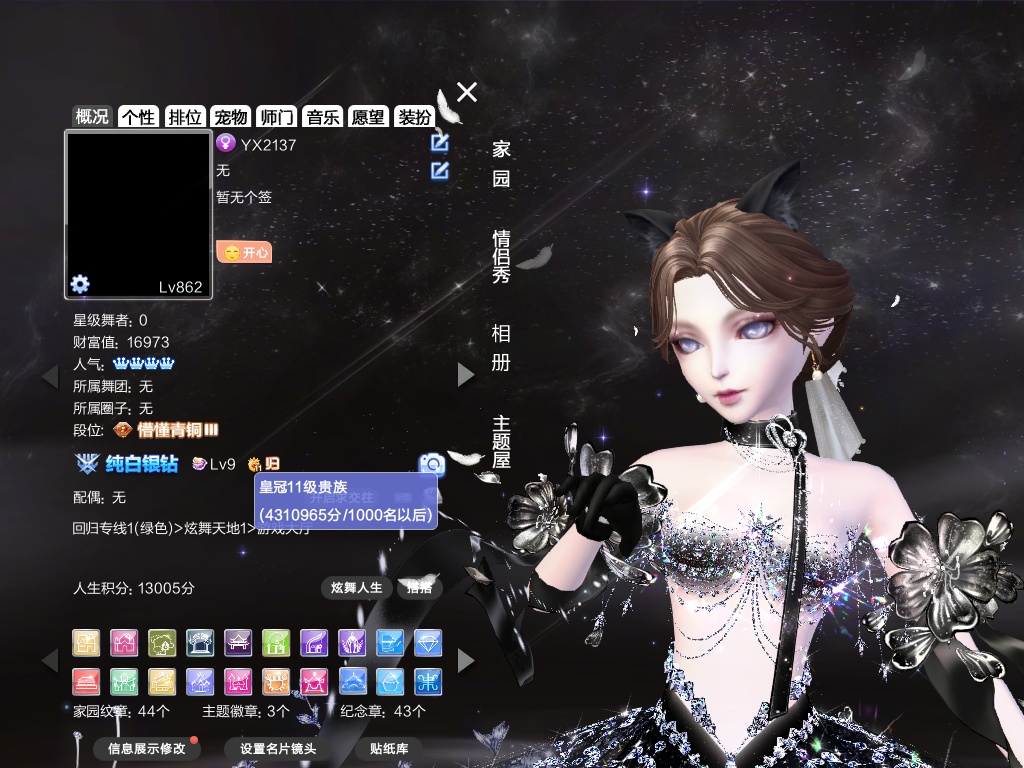Open avatar settings gear icon
1024x768 pixels.
point(80,284)
